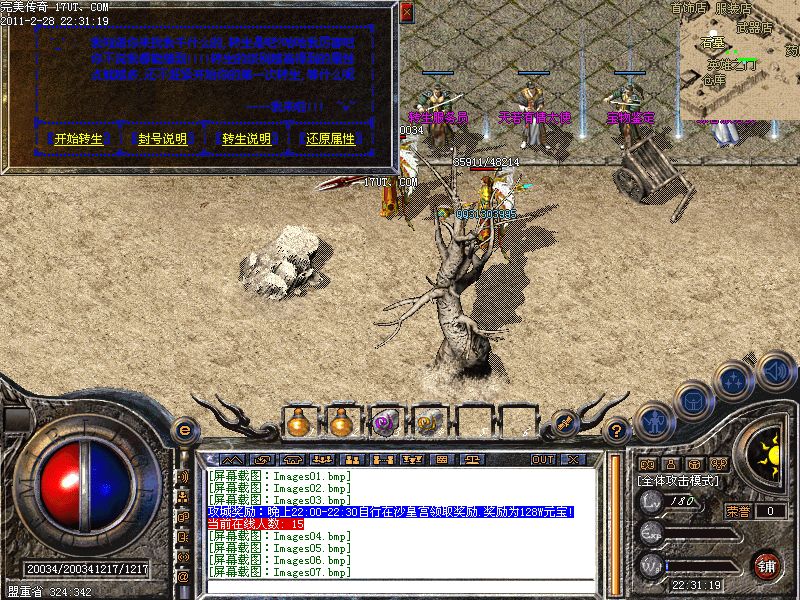Click the OUT button above the chat
800x600 pixels.
[x=543, y=459]
